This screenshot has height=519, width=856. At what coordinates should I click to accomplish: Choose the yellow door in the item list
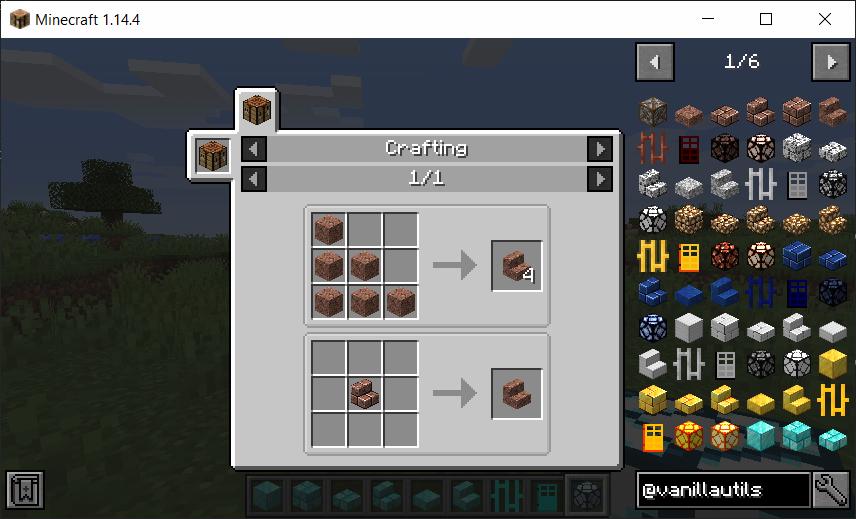click(689, 257)
